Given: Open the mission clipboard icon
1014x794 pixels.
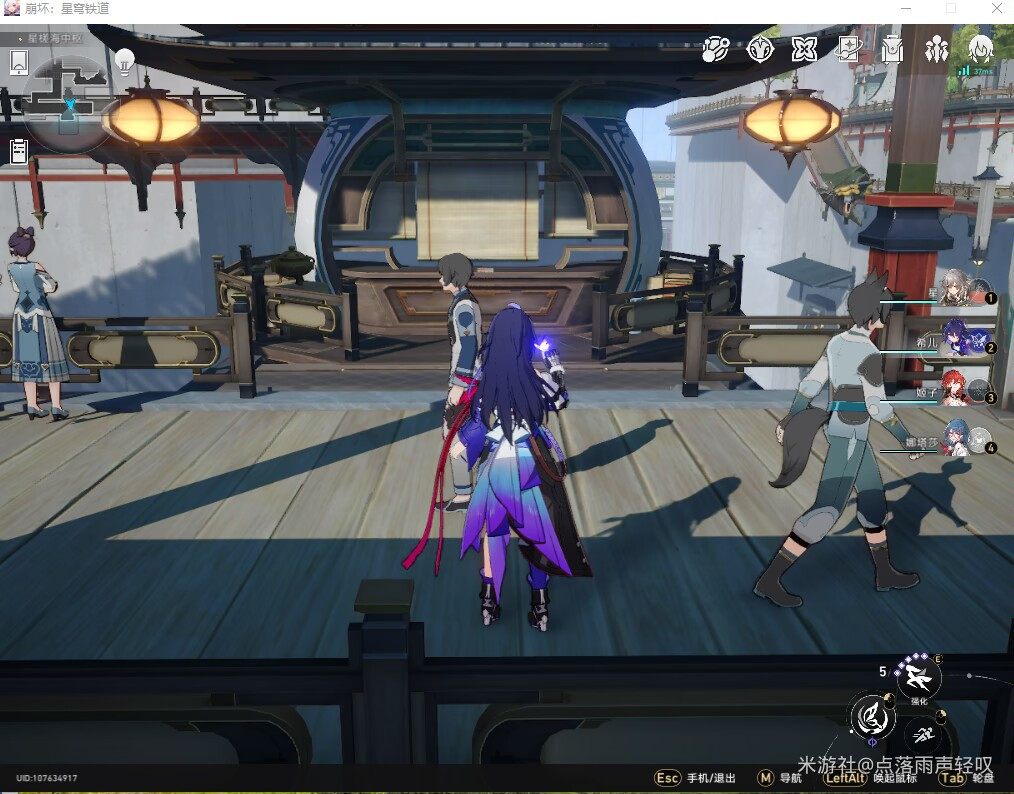Looking at the screenshot, I should pos(19,151).
